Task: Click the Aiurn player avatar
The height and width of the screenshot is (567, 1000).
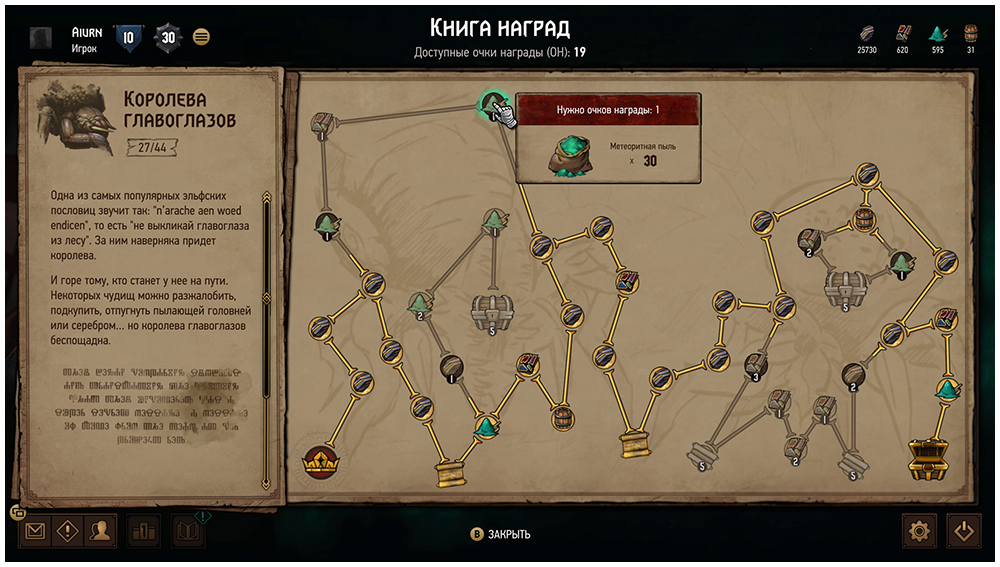Action: (x=41, y=38)
